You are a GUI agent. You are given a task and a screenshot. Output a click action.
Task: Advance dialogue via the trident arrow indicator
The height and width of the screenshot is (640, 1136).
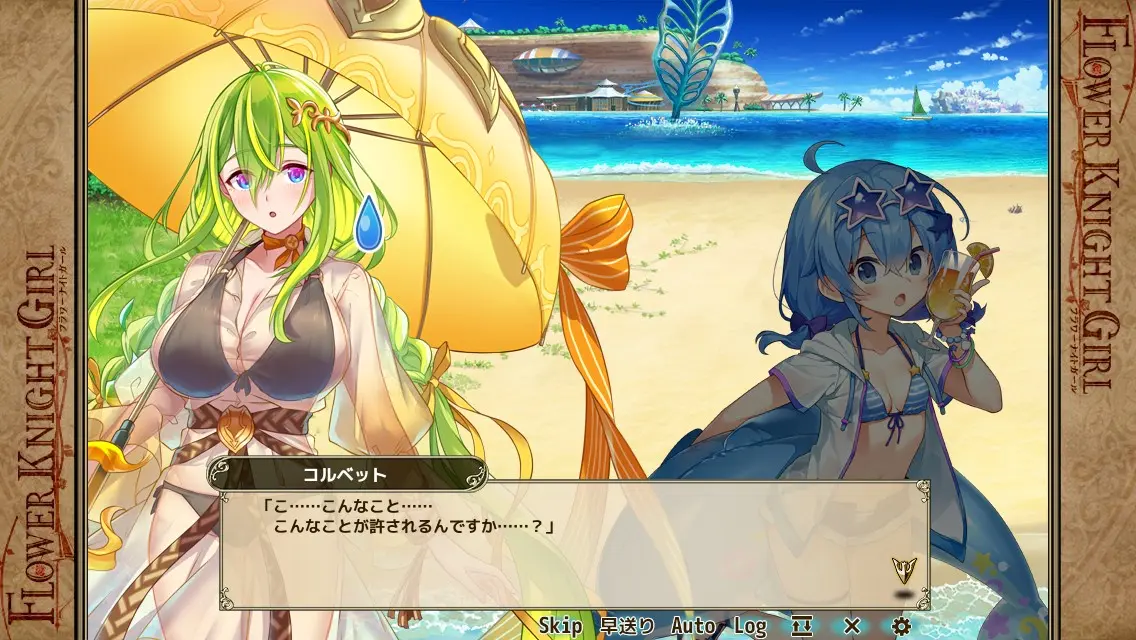904,570
